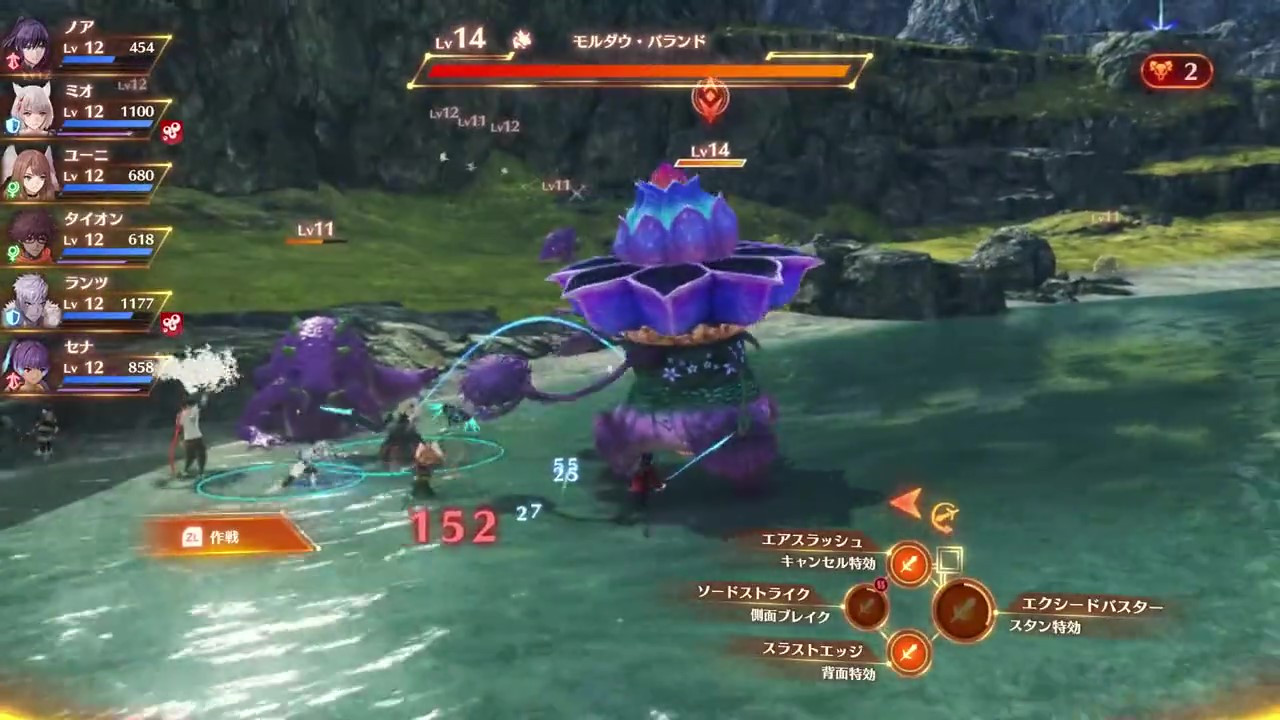This screenshot has width=1280, height=720.
Task: Open the 作戦 tactics panel
Action: click(228, 537)
